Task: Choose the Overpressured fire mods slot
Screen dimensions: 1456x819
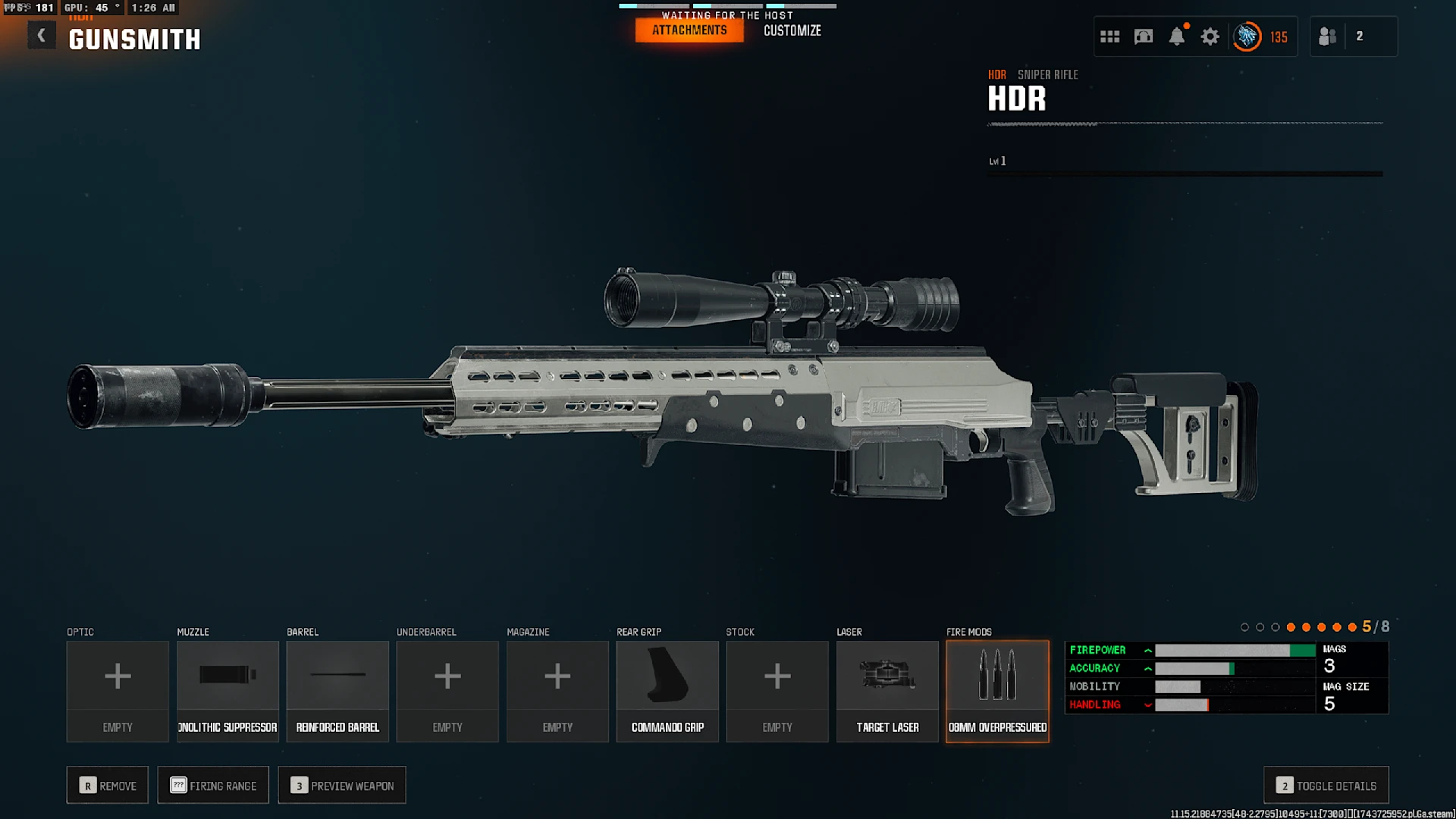Action: click(997, 691)
